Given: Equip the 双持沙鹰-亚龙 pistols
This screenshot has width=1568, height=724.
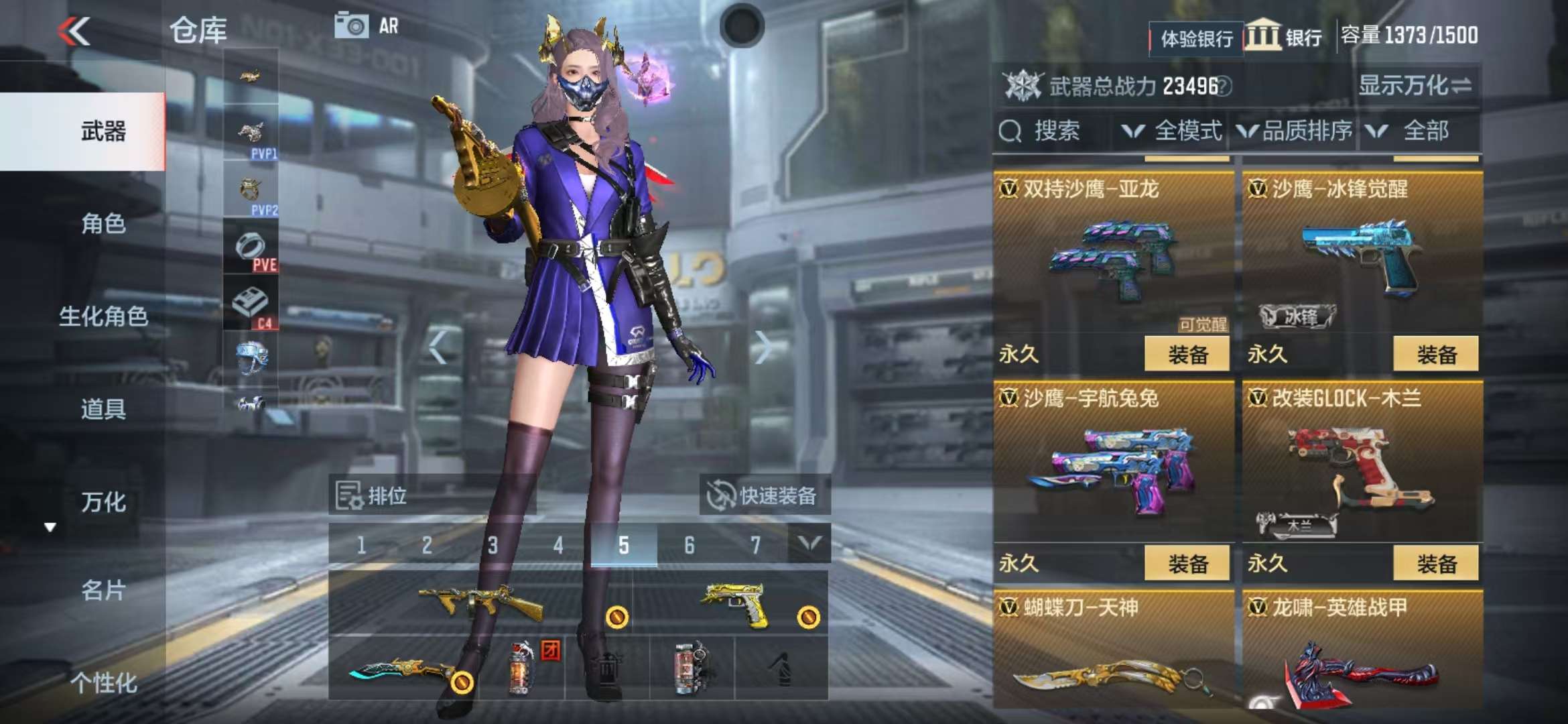Looking at the screenshot, I should coord(1187,354).
